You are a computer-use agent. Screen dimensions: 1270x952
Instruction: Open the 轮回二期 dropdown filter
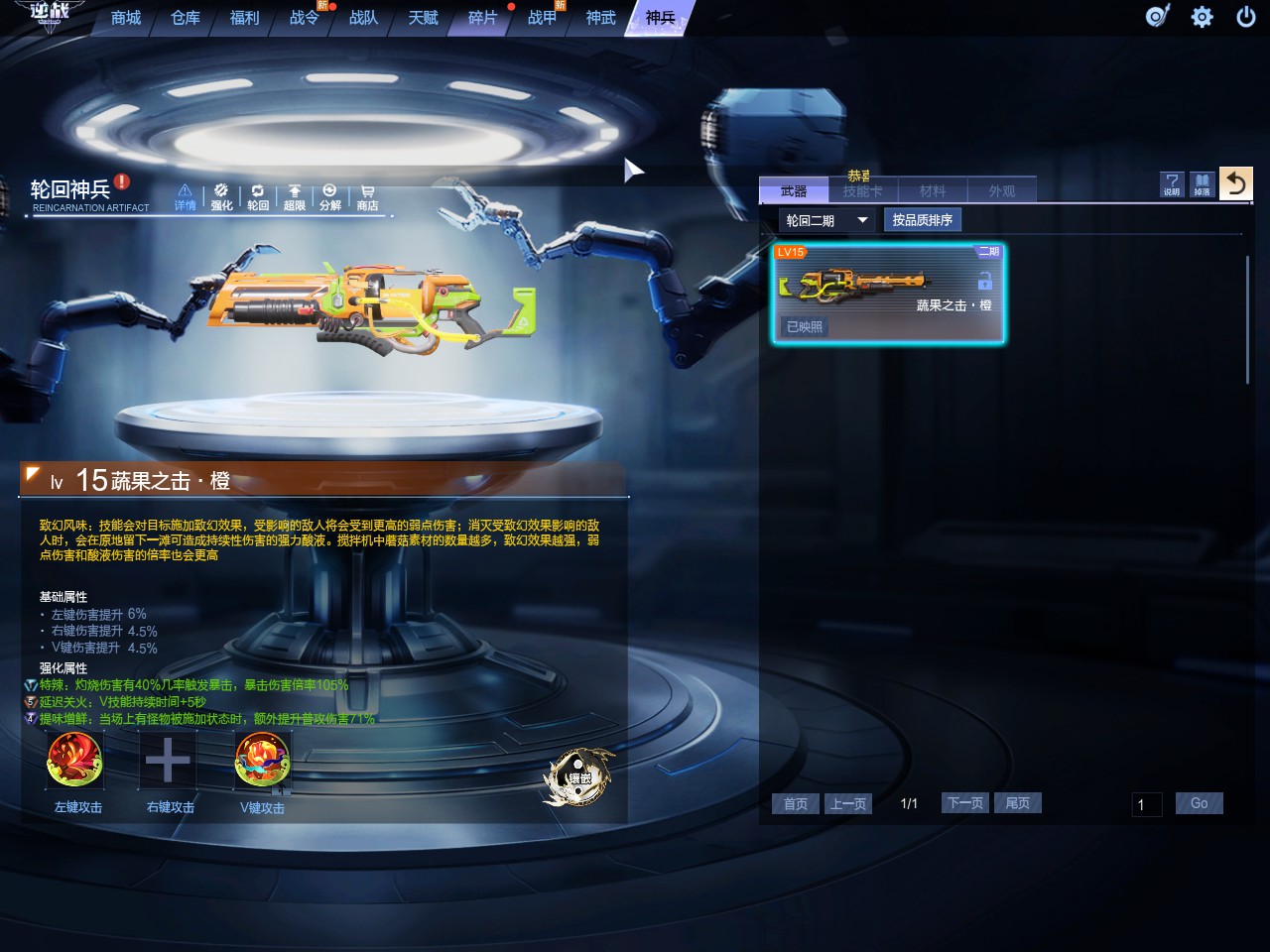(x=826, y=220)
